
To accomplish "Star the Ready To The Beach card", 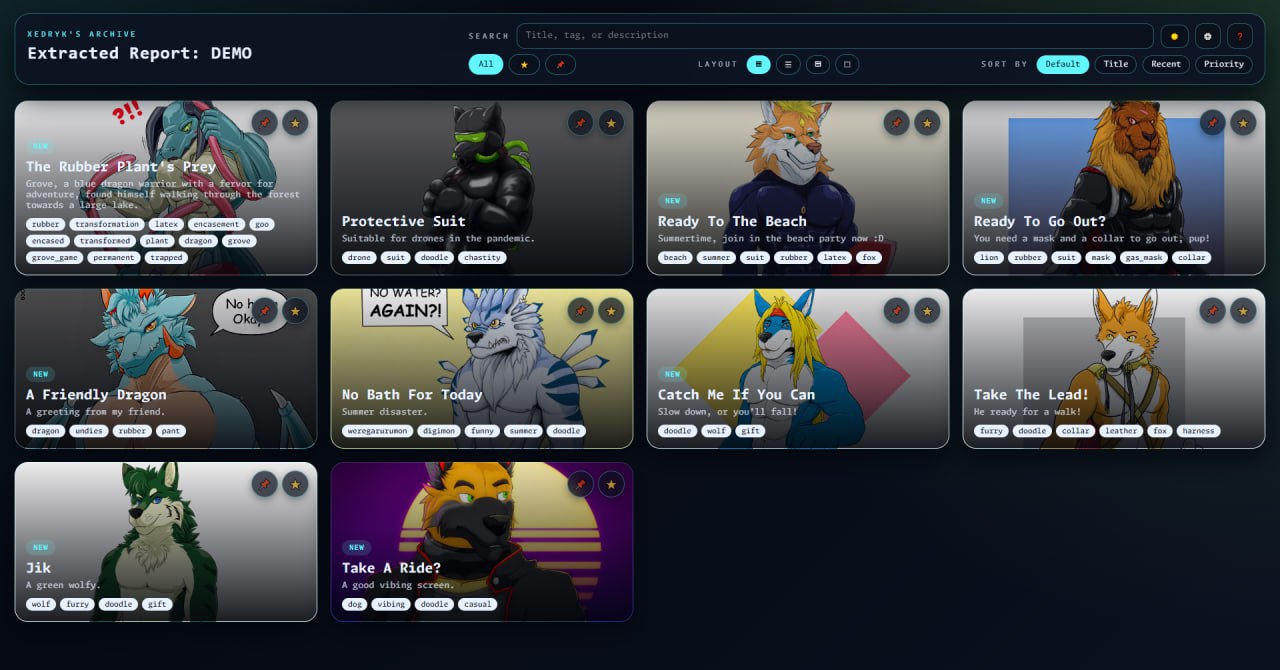I will [x=927, y=123].
